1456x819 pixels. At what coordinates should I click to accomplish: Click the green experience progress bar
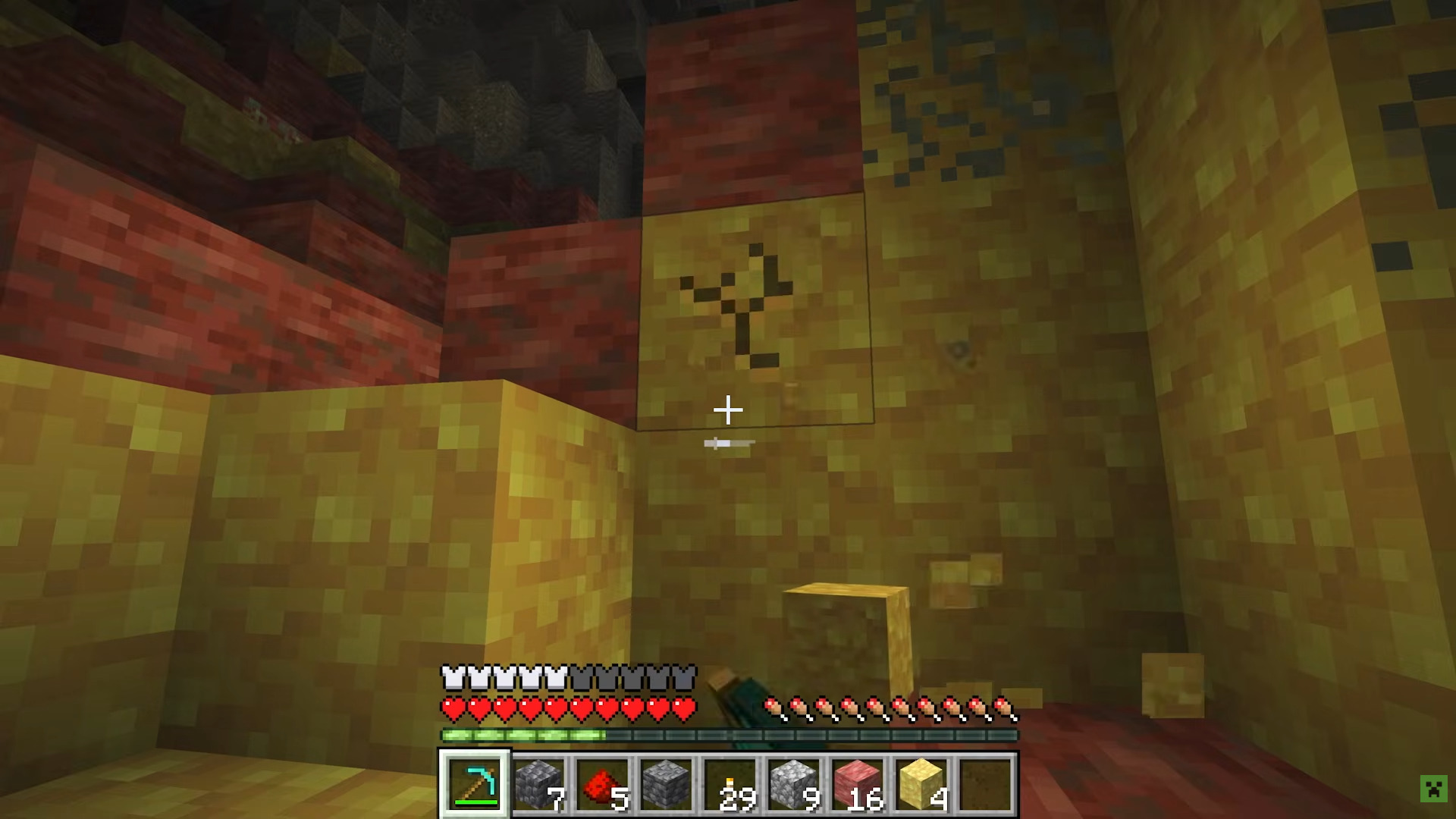tap(523, 733)
